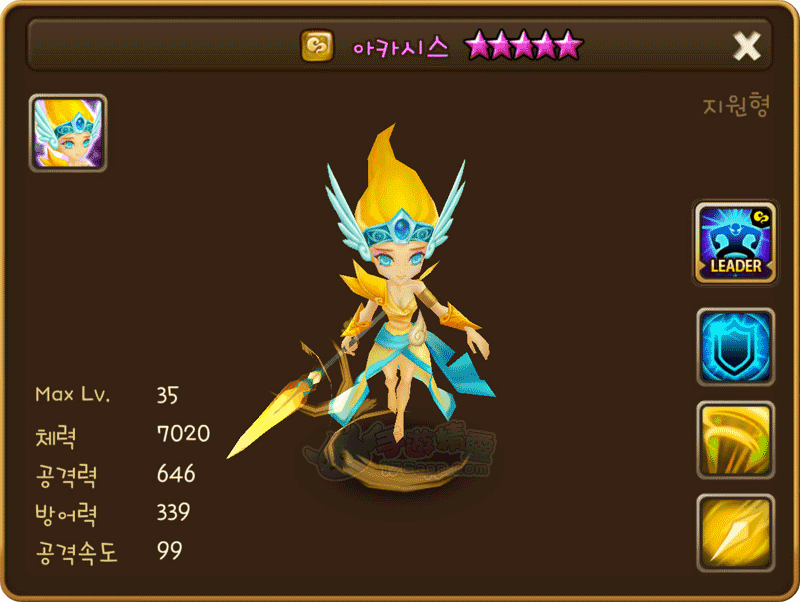Screen dimensions: 800x602
Task: Select the monster portrait thumbnail
Action: click(68, 133)
